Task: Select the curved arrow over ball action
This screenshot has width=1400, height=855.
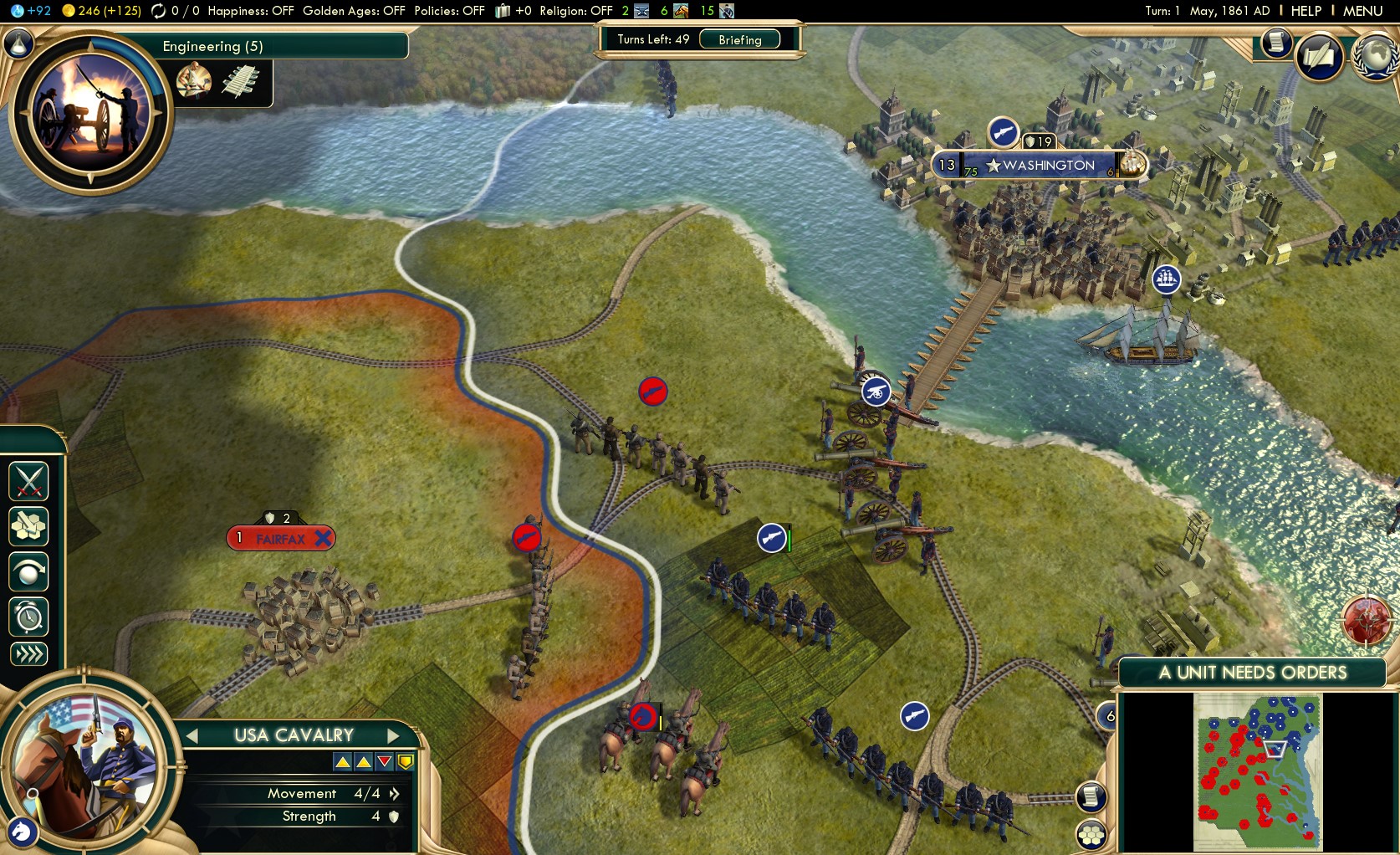Action: [x=29, y=572]
